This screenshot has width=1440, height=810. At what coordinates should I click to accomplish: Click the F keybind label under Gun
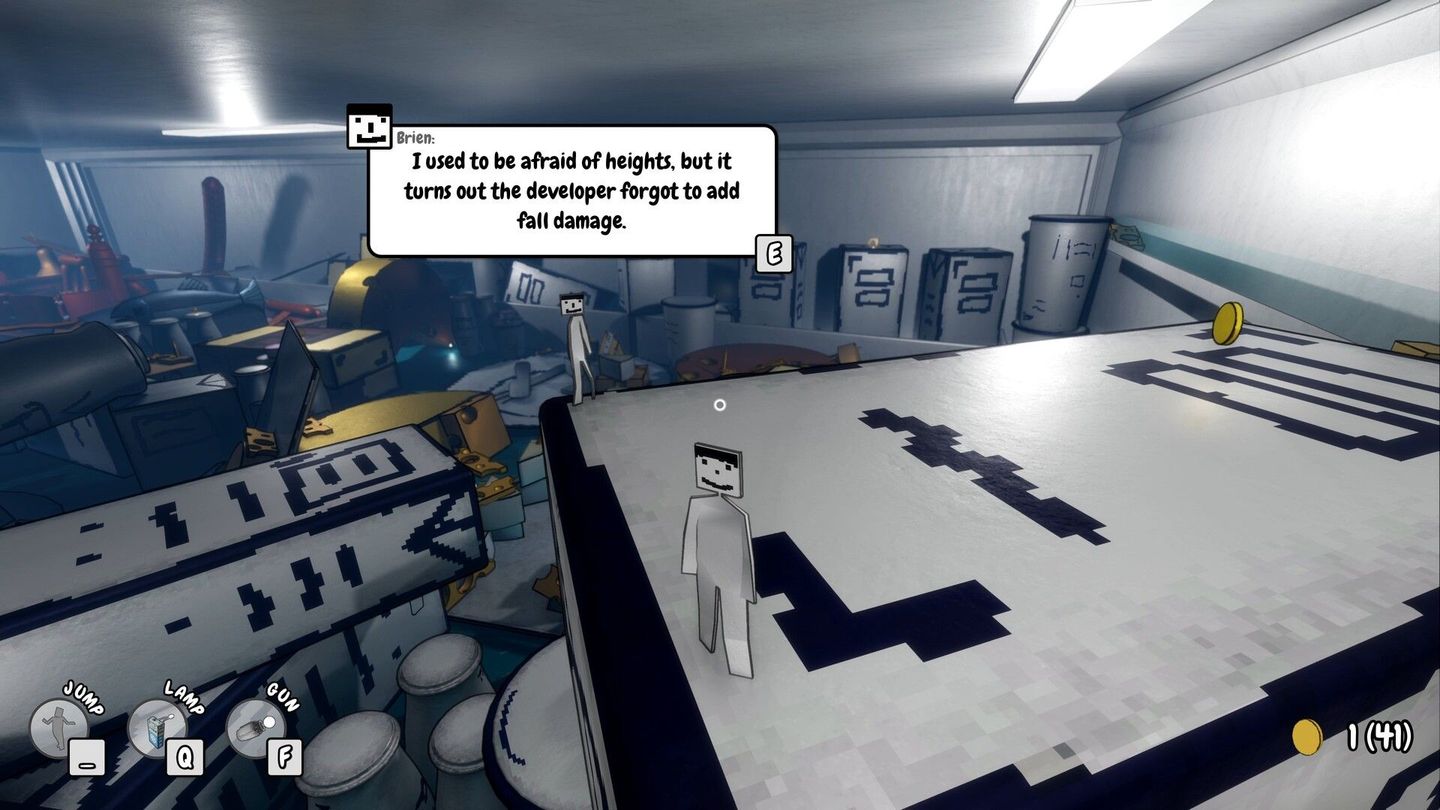[284, 758]
